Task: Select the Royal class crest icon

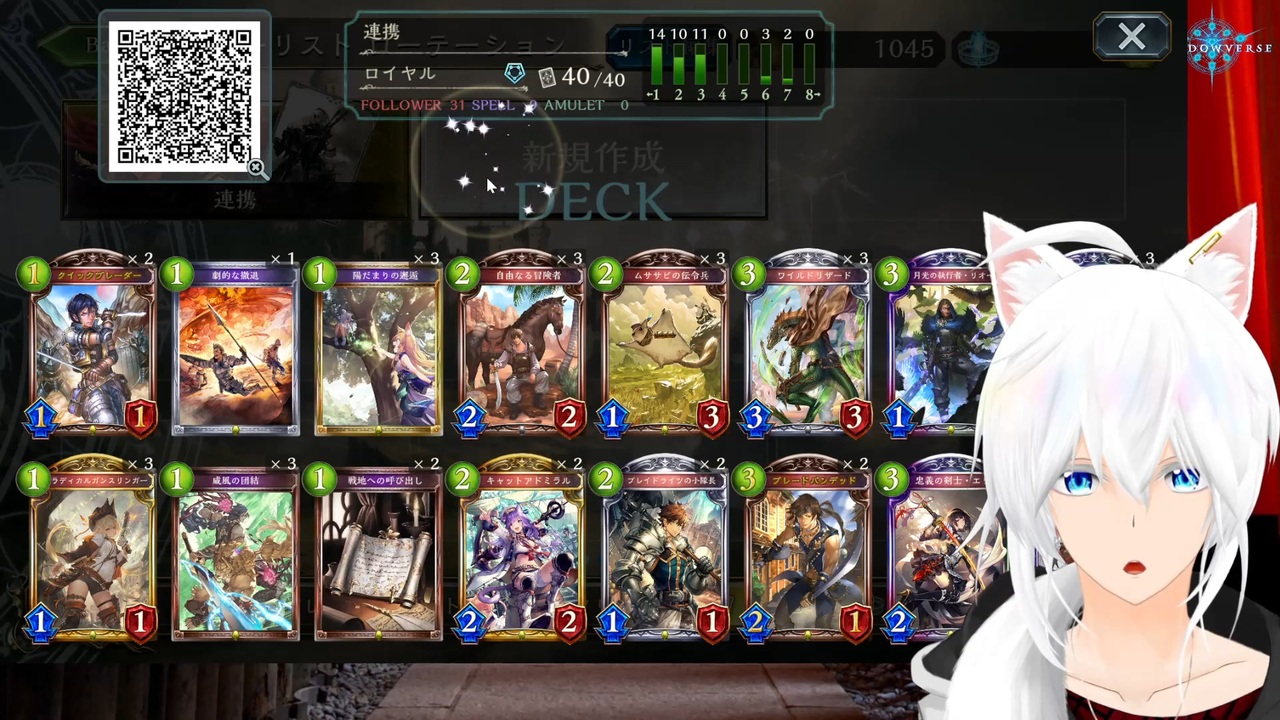Action: coord(514,72)
